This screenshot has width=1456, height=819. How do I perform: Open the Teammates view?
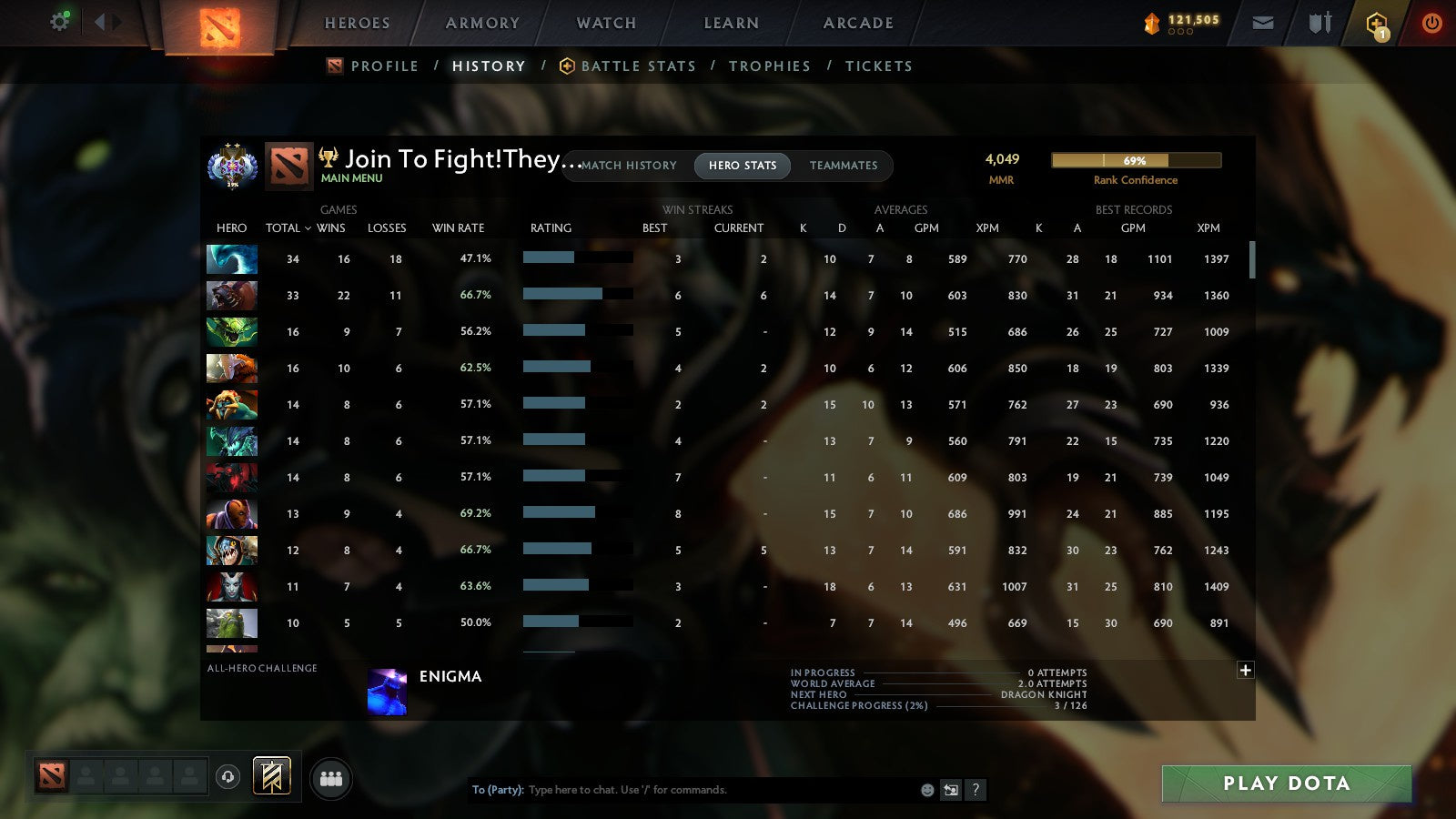pyautogui.click(x=844, y=166)
